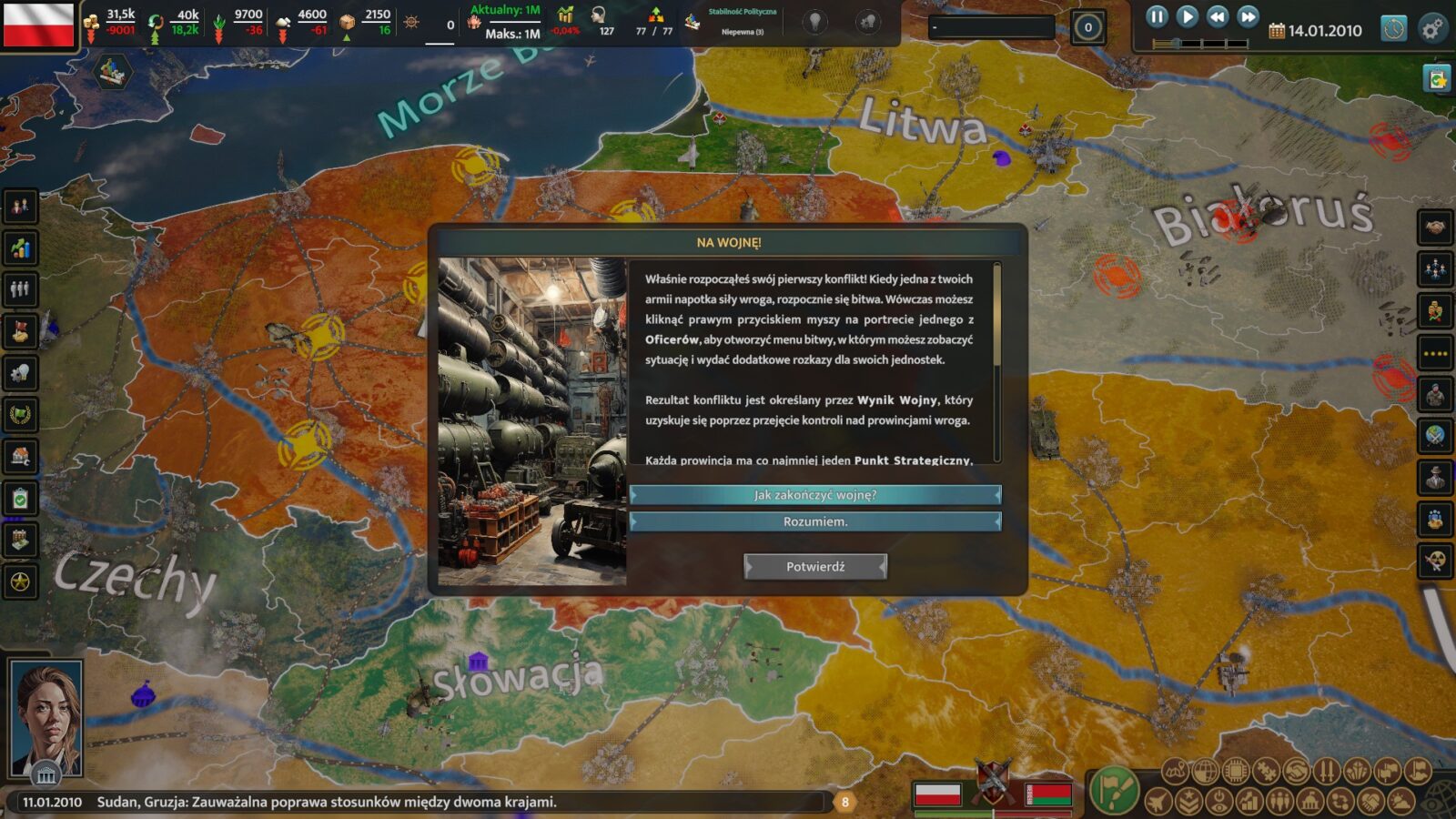Increase game speed with the fast-forward button
This screenshot has height=819, width=1456.
[x=1249, y=16]
